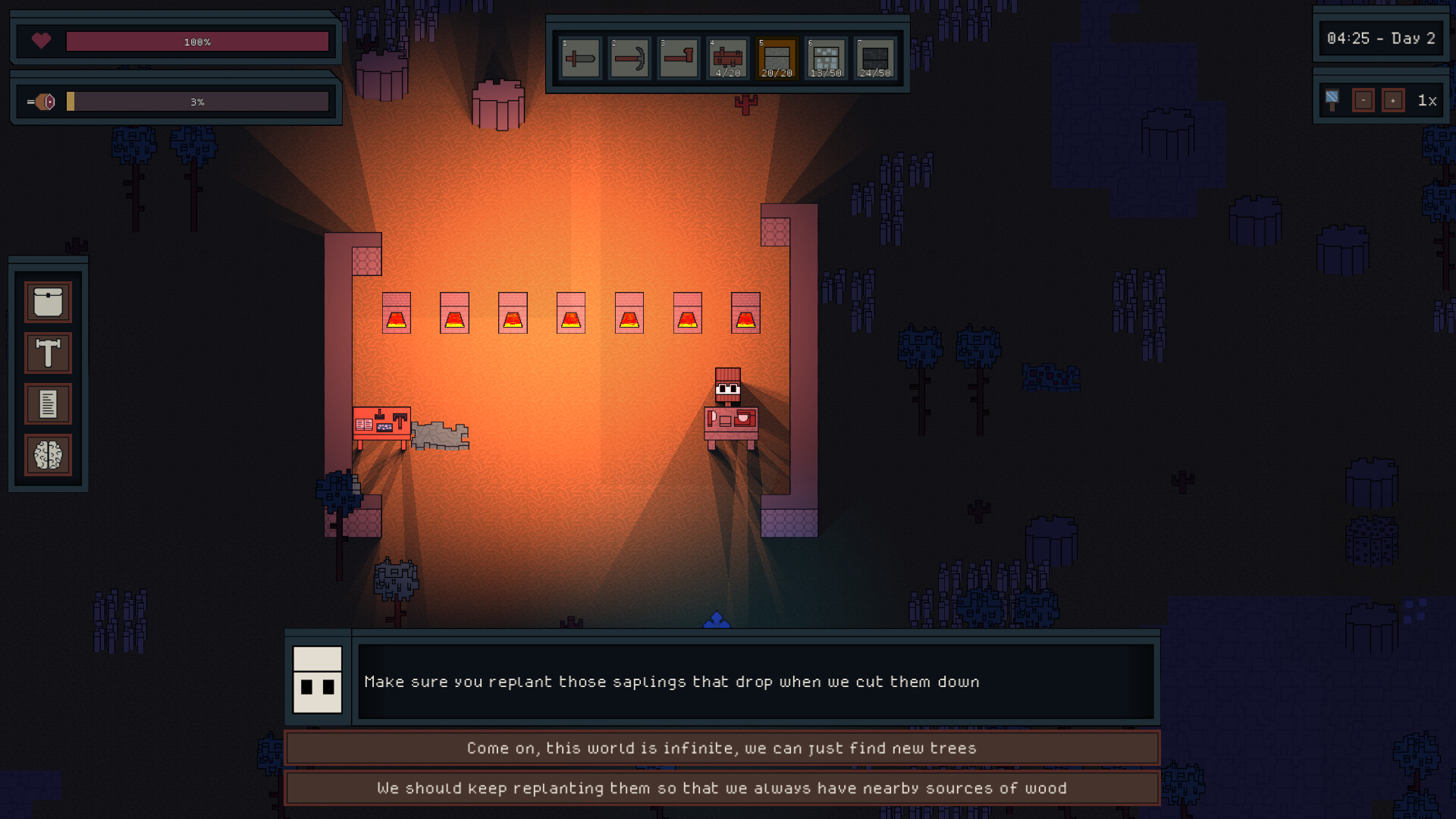Increase zoom with the plus button
Viewport: 1456px width, 819px height.
tap(1394, 99)
